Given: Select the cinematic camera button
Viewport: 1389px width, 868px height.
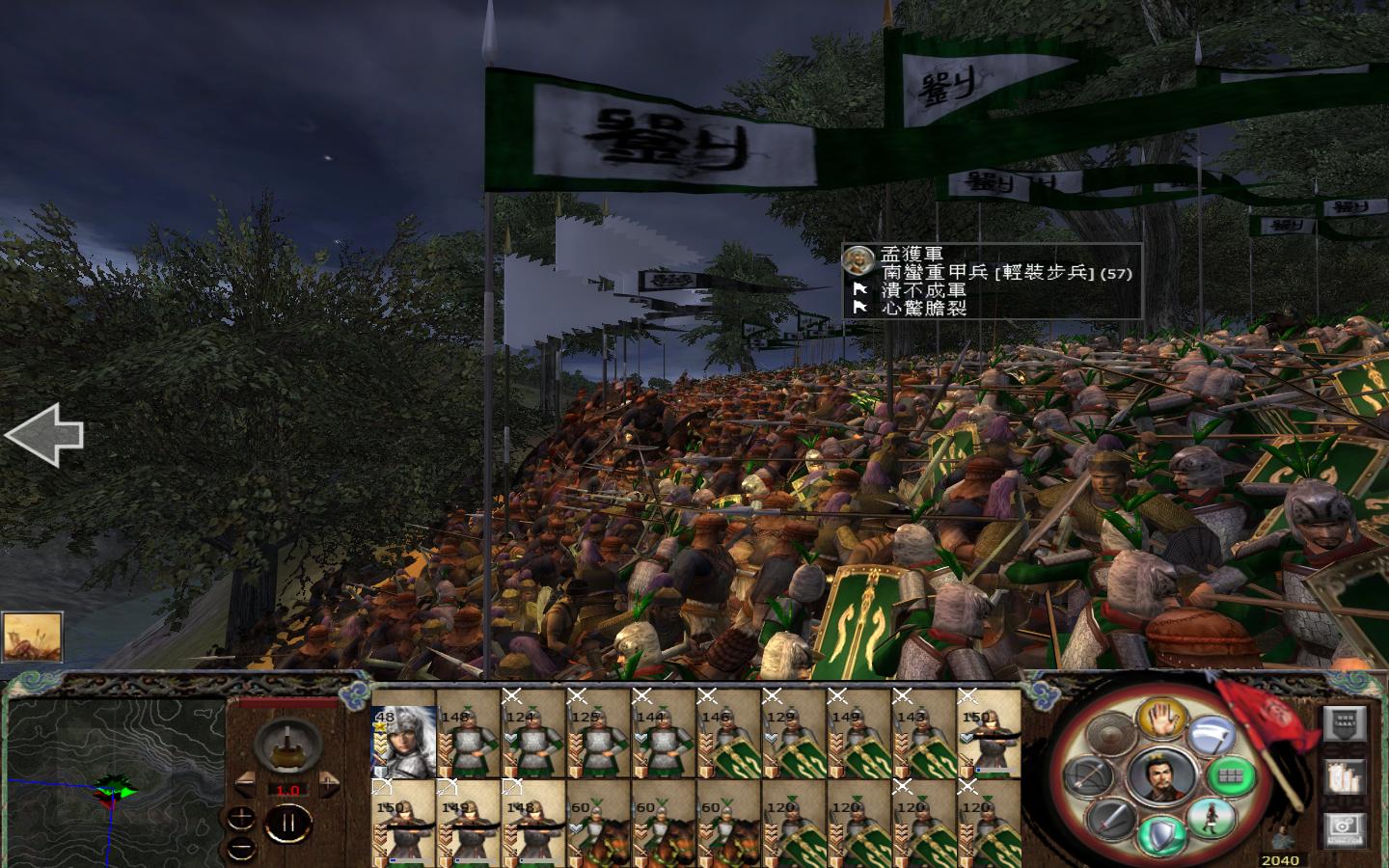Looking at the screenshot, I should pyautogui.click(x=1343, y=829).
